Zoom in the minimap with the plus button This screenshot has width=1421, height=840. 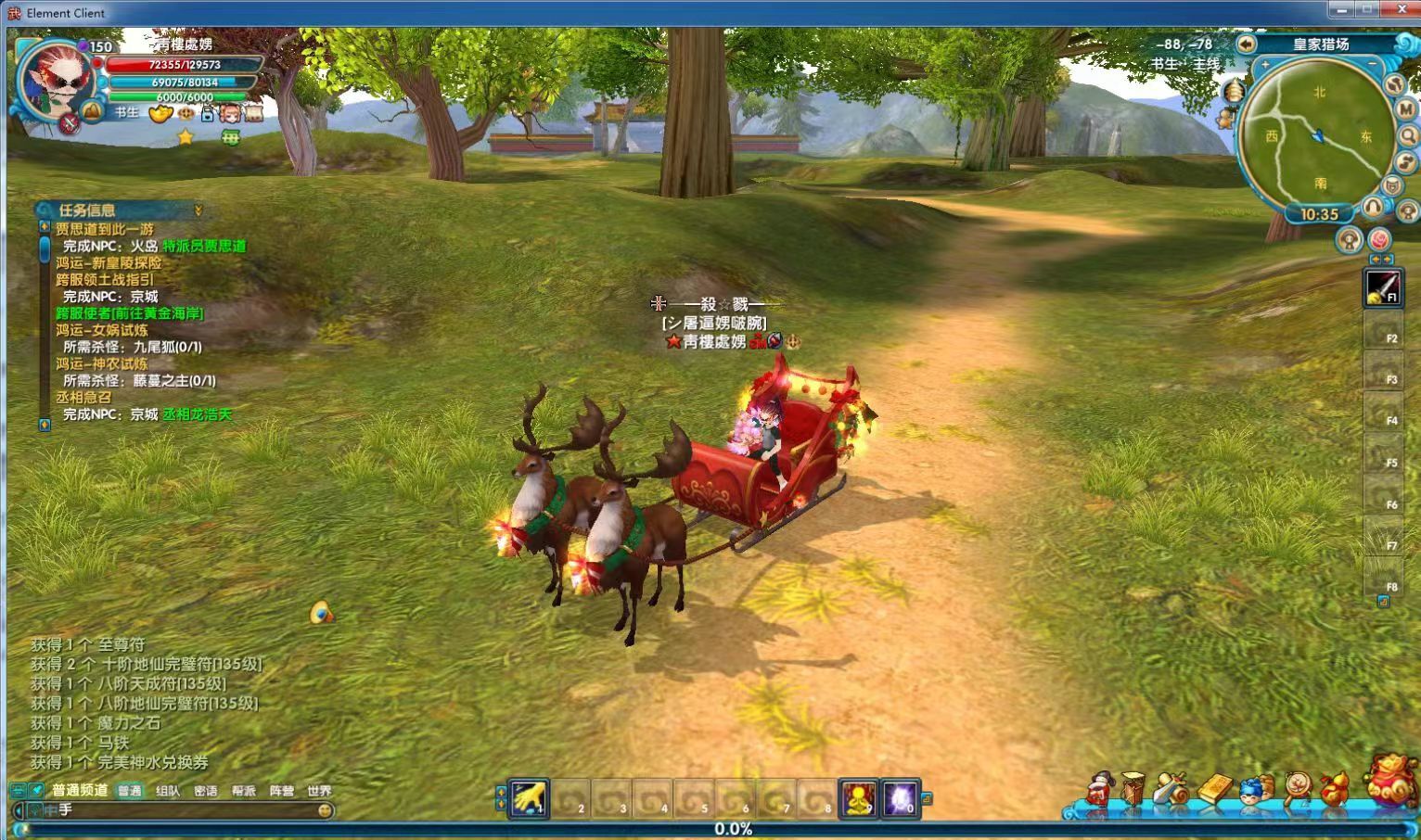pos(1265,65)
